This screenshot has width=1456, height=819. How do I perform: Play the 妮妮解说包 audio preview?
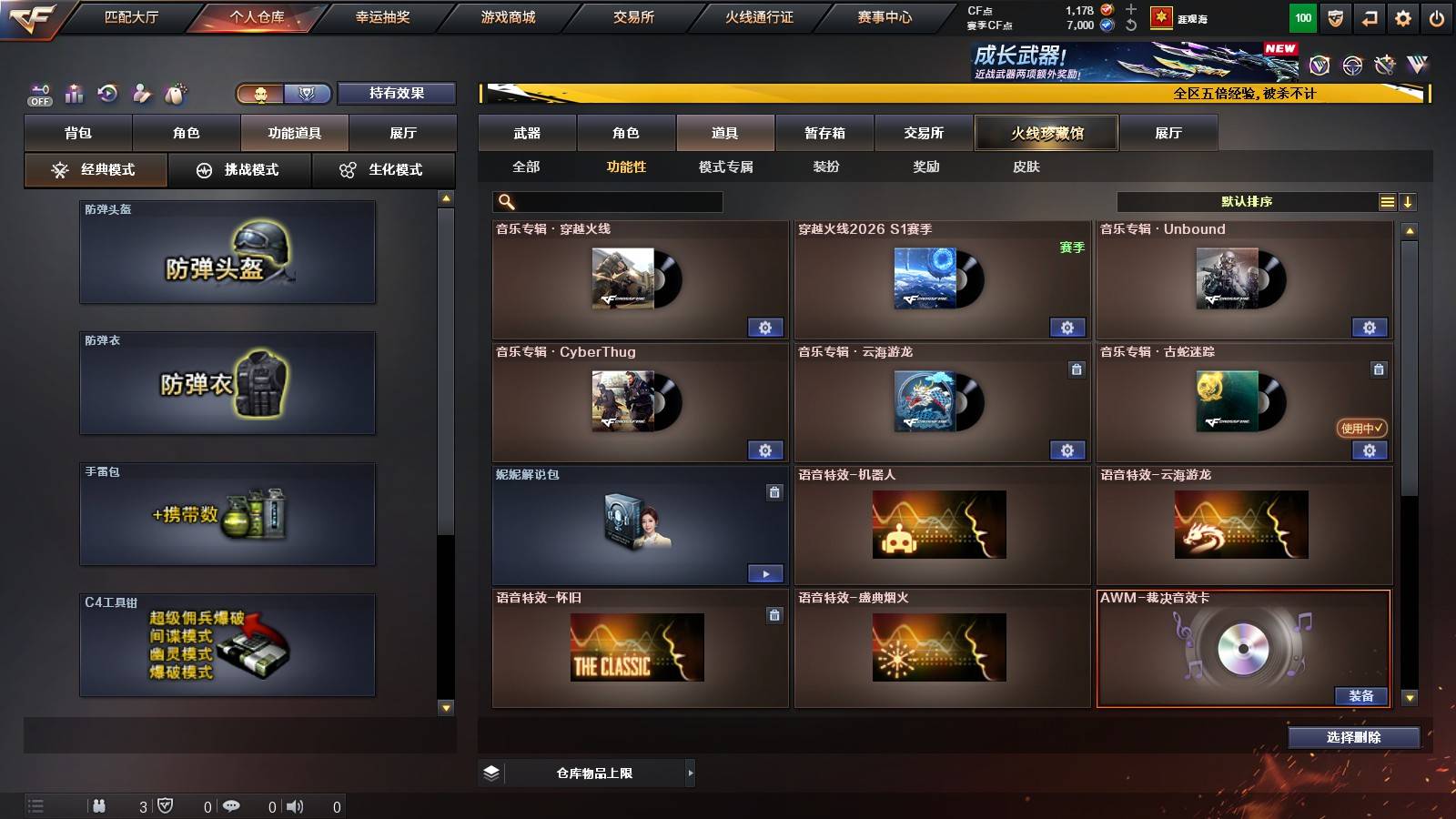pyautogui.click(x=765, y=574)
